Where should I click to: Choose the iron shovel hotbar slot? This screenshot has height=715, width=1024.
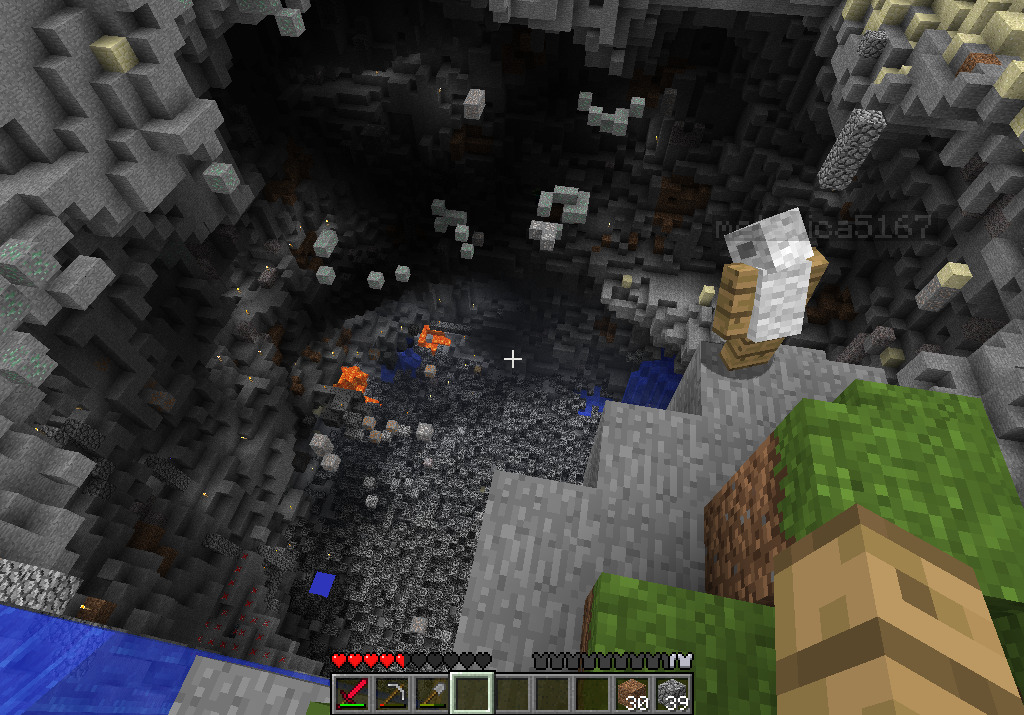click(x=432, y=693)
